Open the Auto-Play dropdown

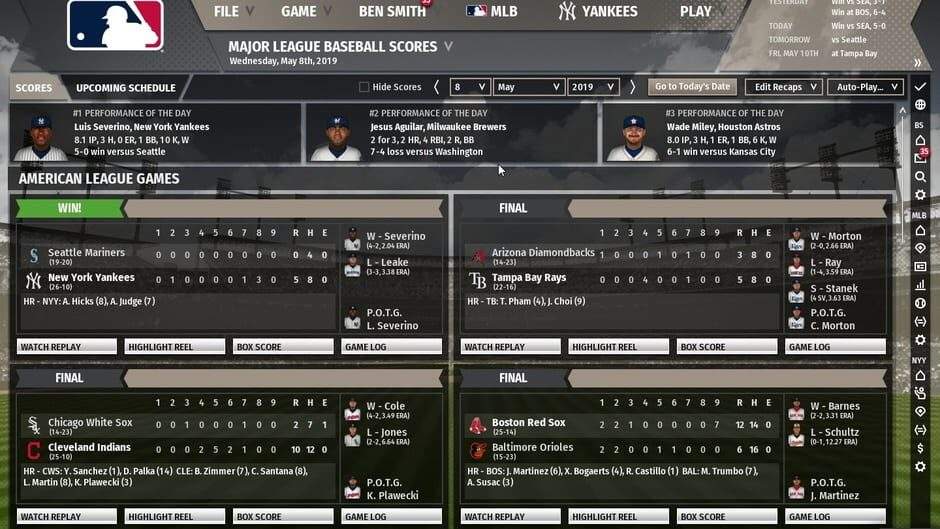[866, 87]
